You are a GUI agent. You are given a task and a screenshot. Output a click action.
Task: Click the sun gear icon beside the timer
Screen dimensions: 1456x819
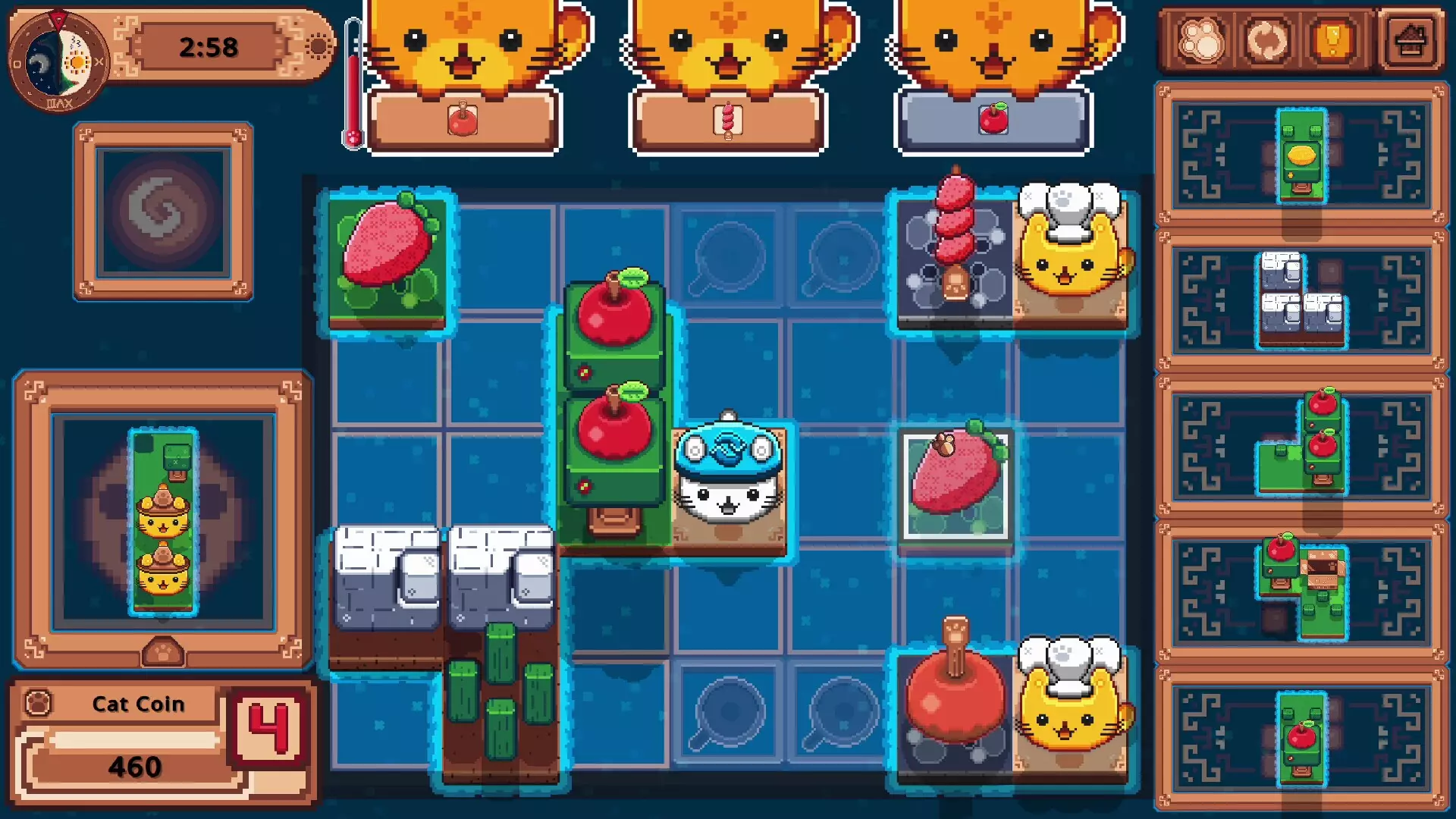(319, 47)
